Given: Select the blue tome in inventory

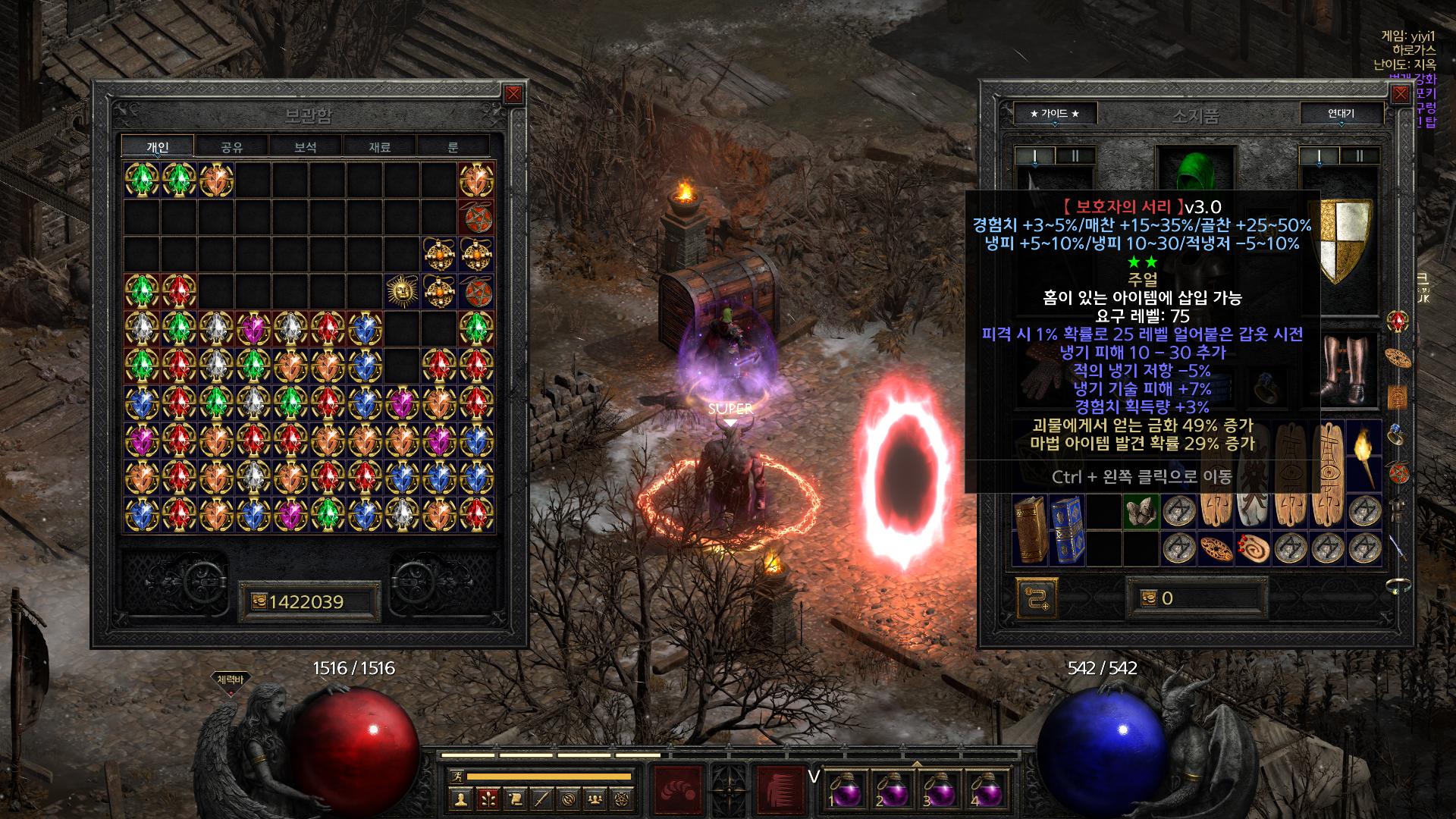Looking at the screenshot, I should pyautogui.click(x=1067, y=529).
